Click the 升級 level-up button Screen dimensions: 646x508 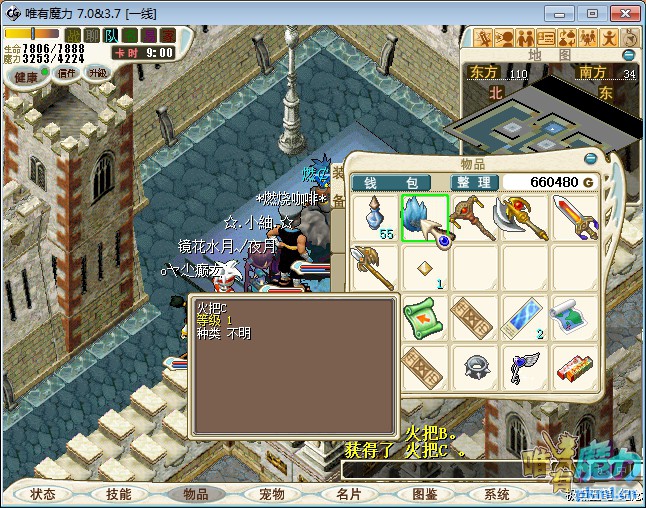[x=97, y=73]
